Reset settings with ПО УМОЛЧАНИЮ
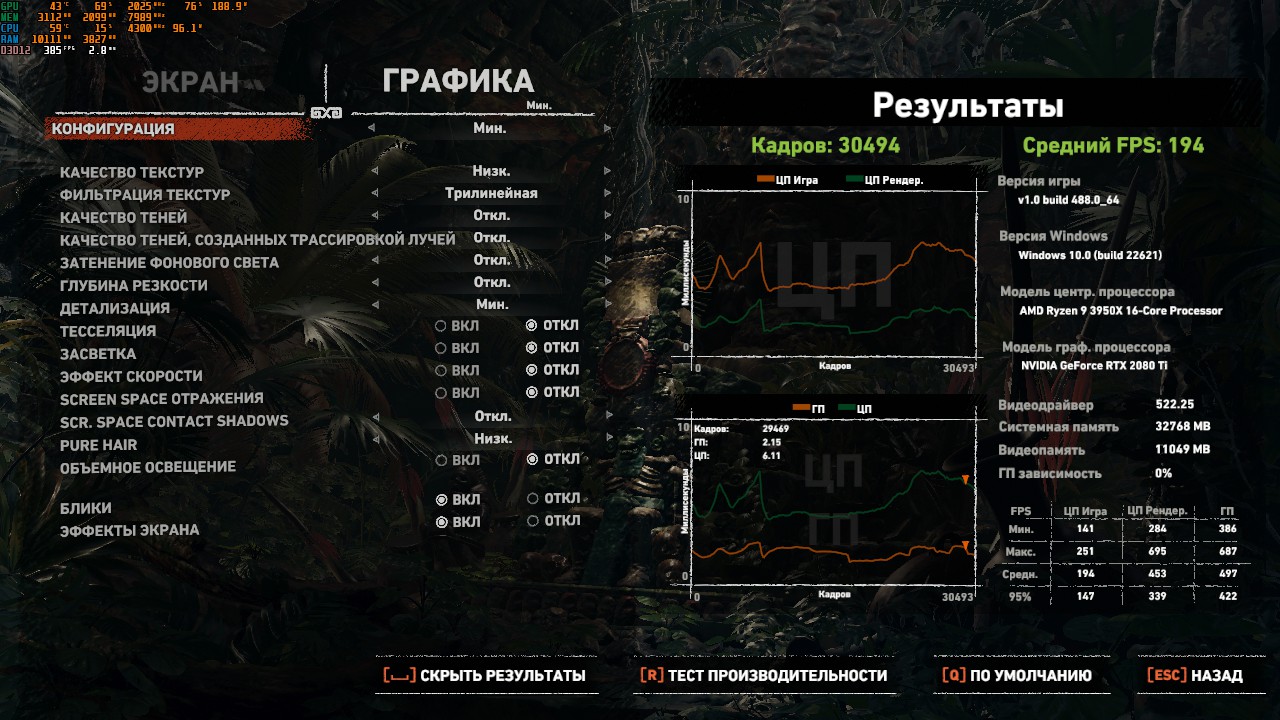Screen dimensions: 1280x720 [x=1016, y=676]
